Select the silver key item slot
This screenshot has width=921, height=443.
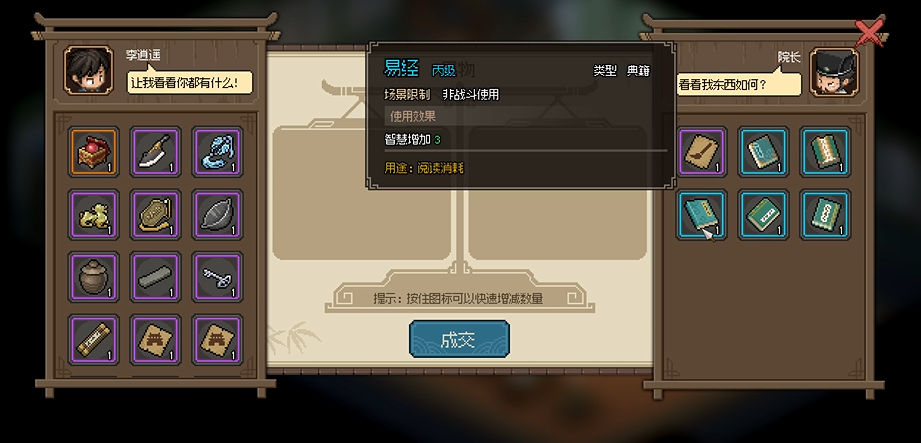pos(217,276)
